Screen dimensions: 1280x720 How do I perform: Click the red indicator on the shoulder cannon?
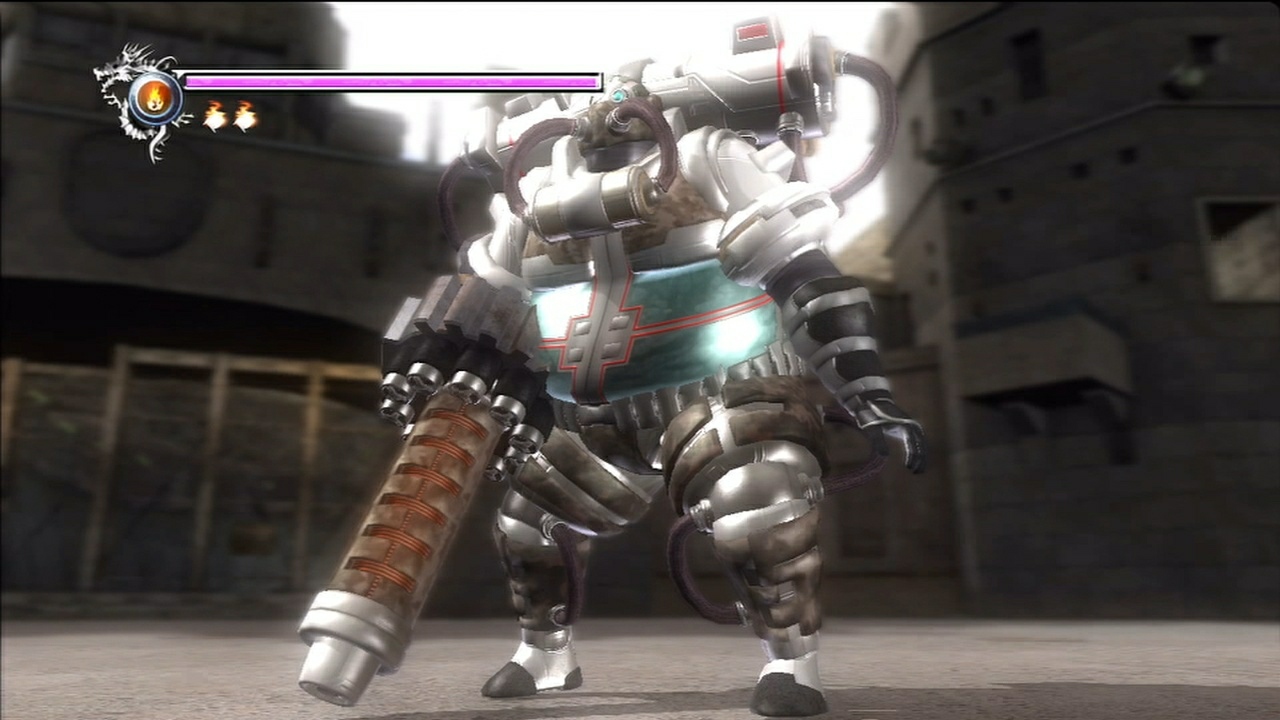point(752,31)
